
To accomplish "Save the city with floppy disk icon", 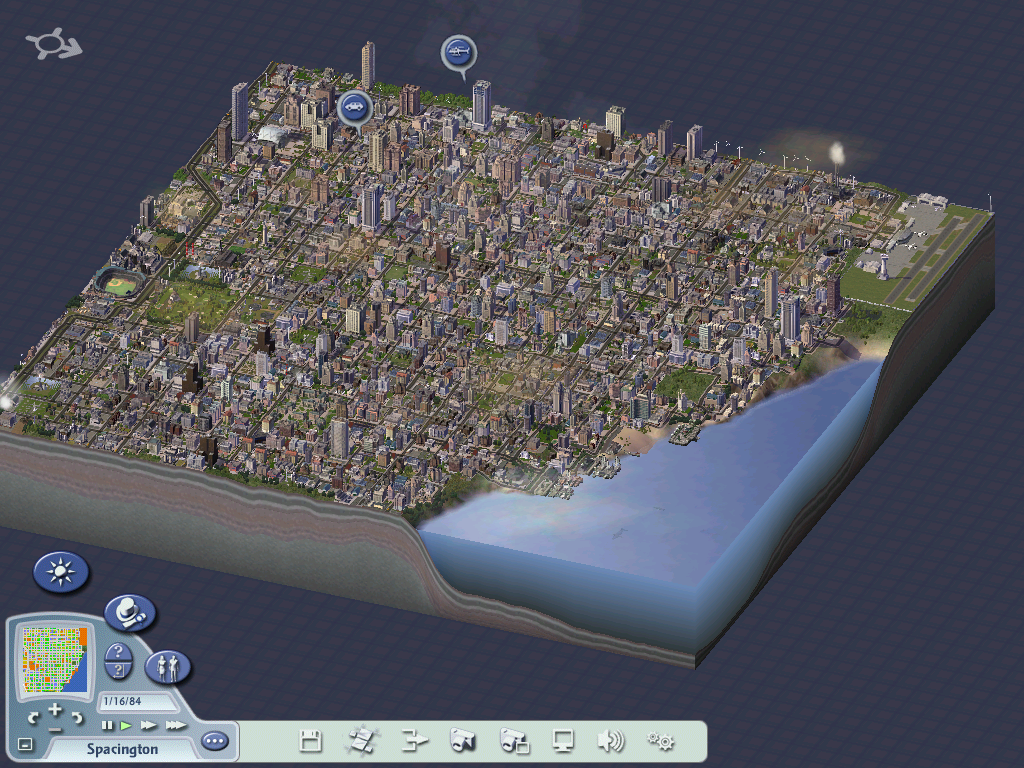I will [x=311, y=741].
